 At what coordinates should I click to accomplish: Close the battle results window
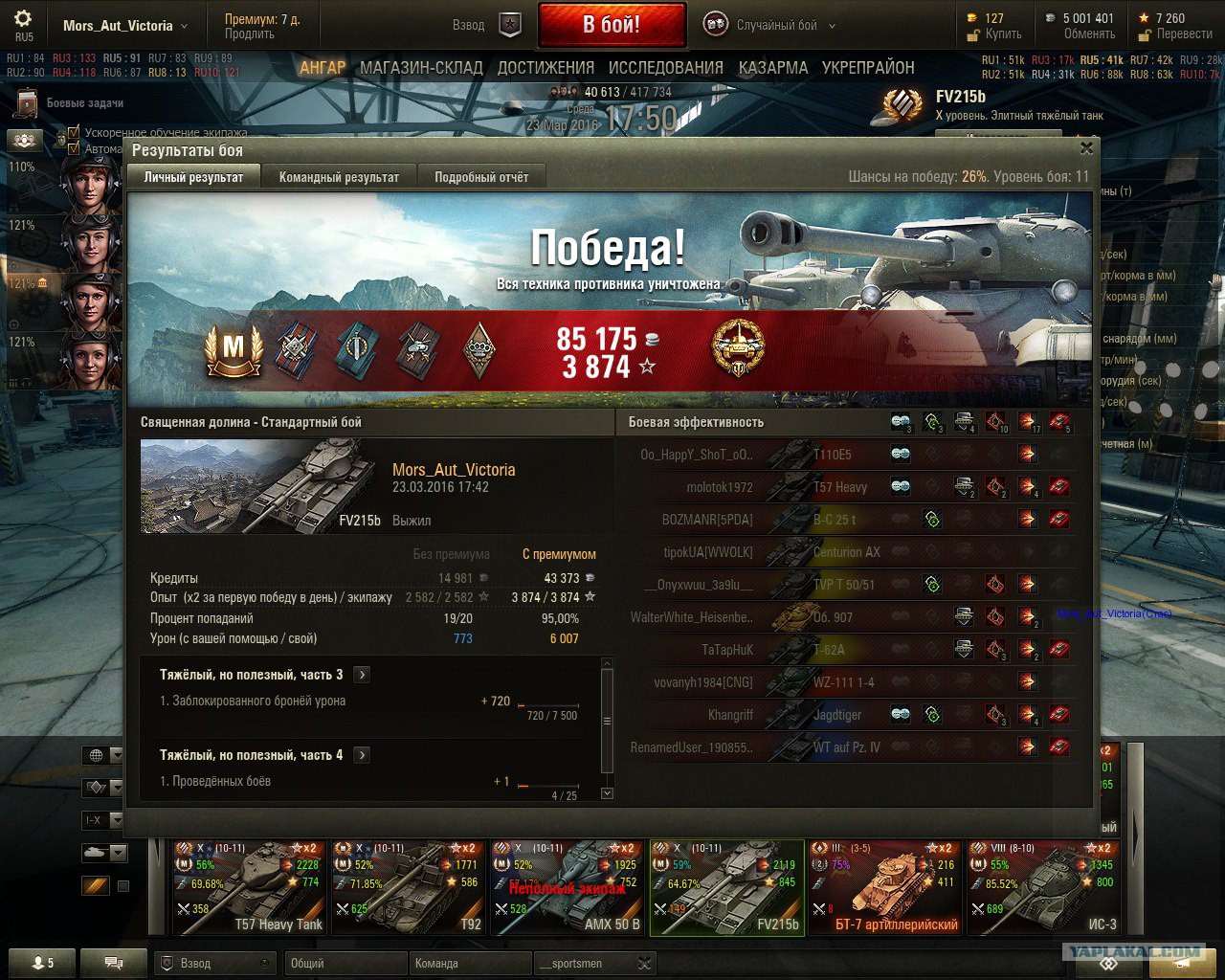coord(1086,147)
